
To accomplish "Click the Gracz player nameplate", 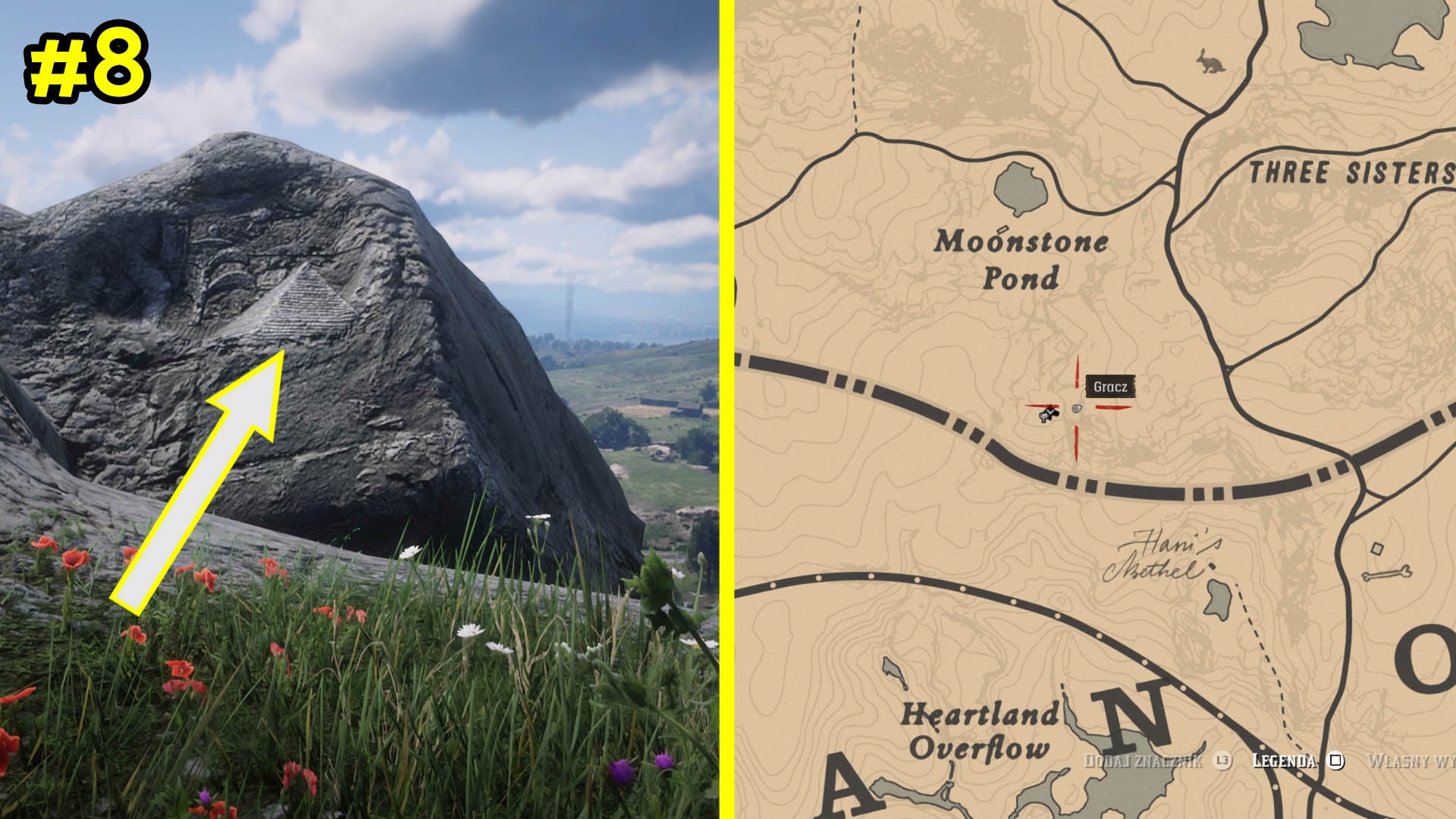I will 1111,387.
